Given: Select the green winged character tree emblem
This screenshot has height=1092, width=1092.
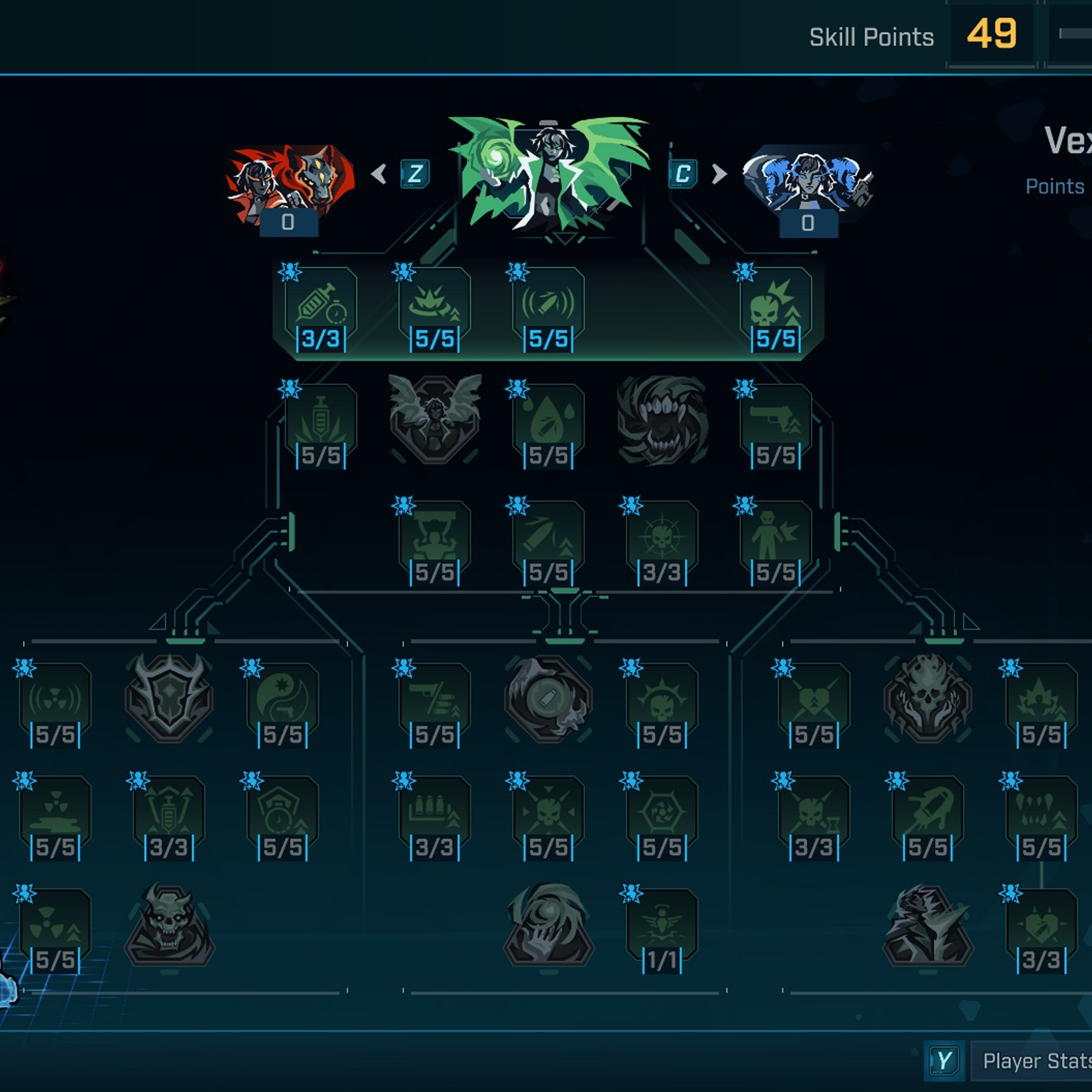Looking at the screenshot, I should [549, 174].
